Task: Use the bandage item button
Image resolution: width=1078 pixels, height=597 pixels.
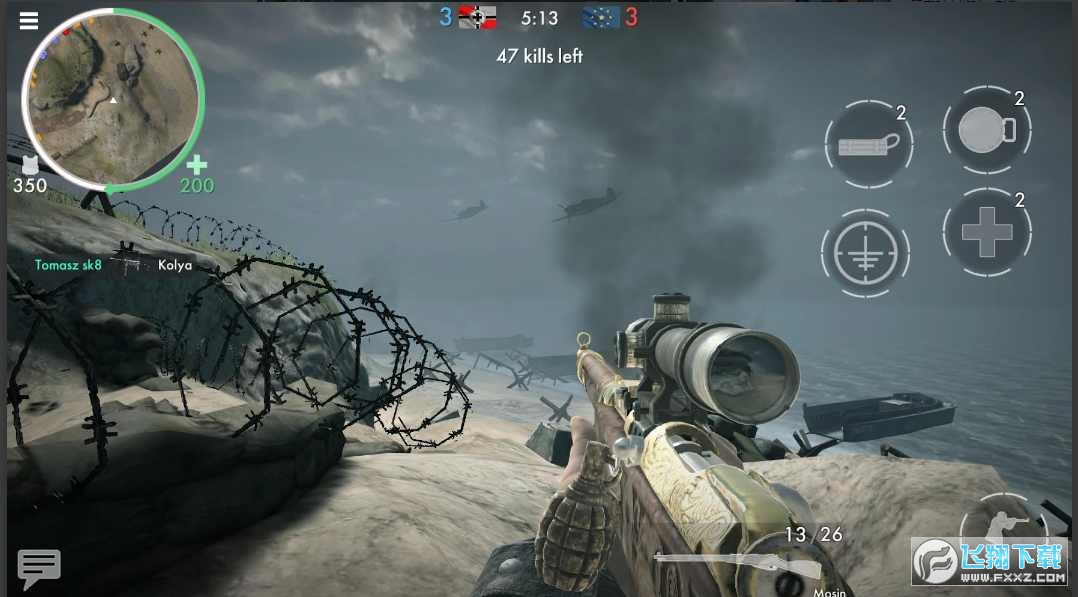Action: click(x=868, y=145)
